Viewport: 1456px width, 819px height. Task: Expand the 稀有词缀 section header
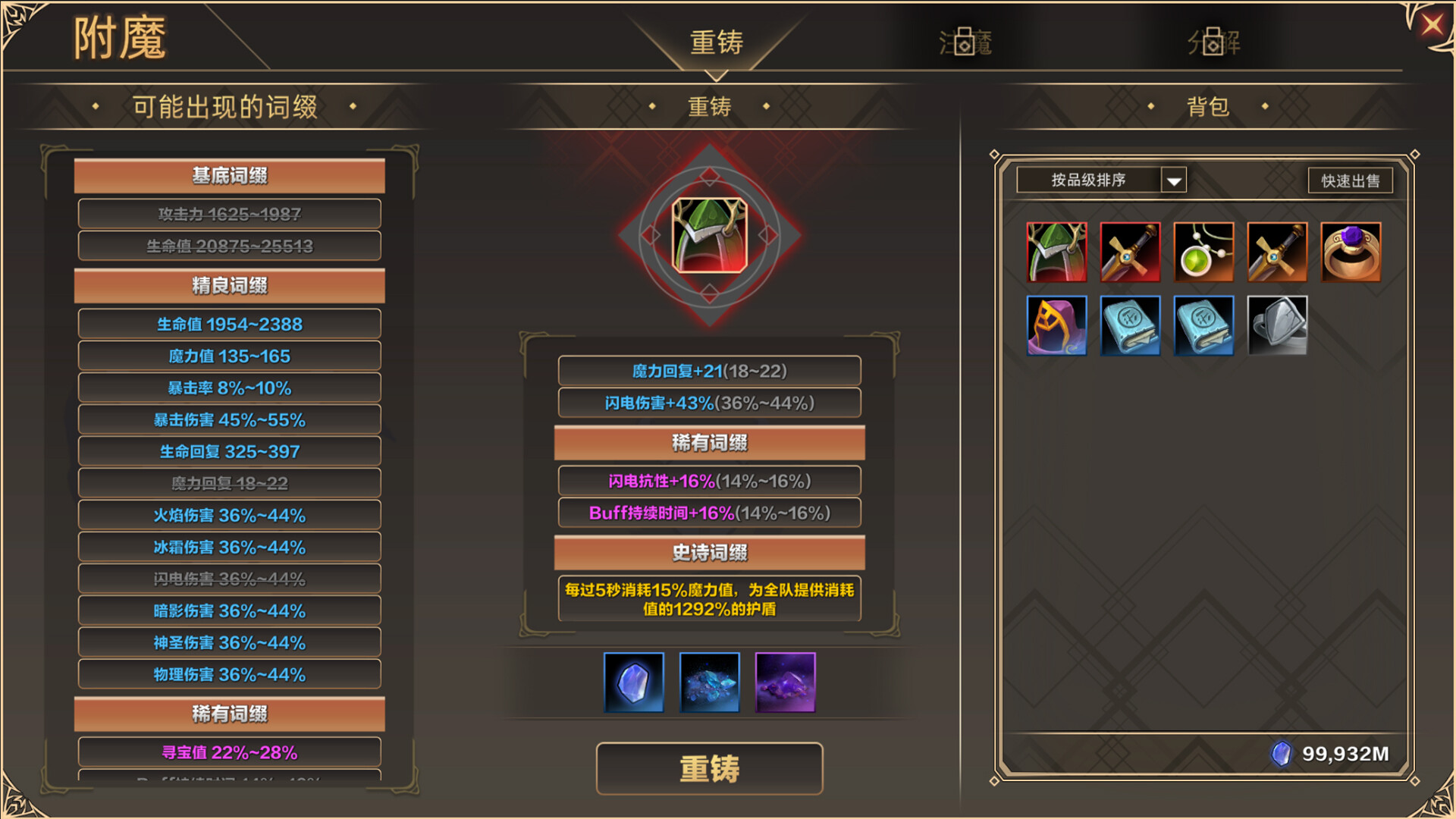click(710, 443)
